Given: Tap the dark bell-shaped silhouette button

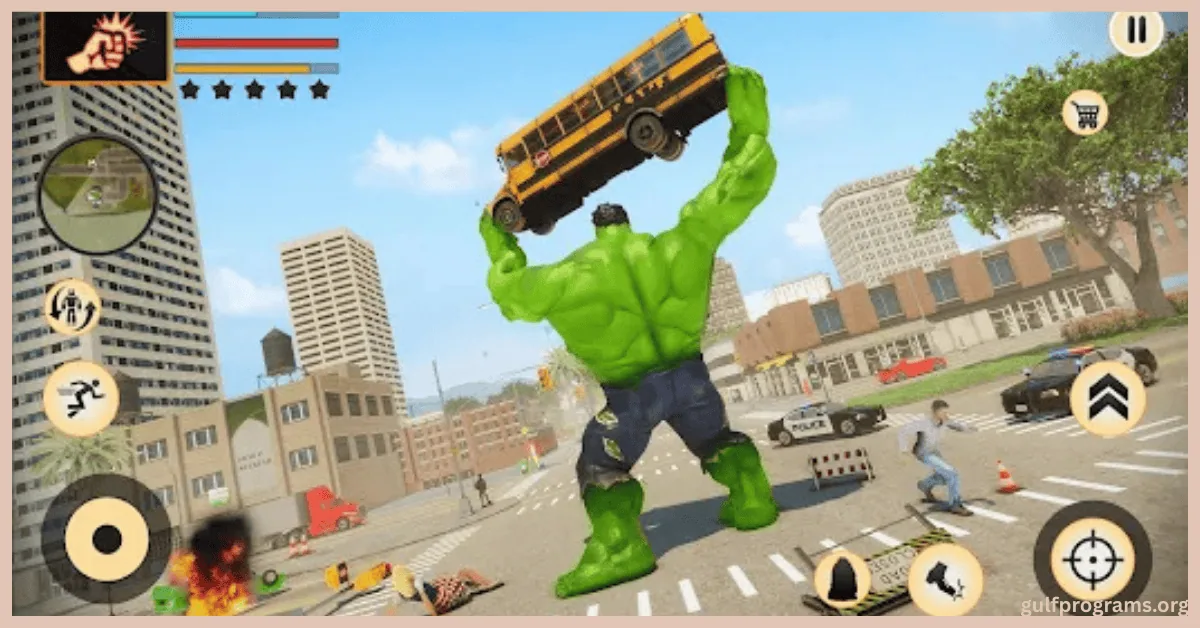Looking at the screenshot, I should (841, 579).
